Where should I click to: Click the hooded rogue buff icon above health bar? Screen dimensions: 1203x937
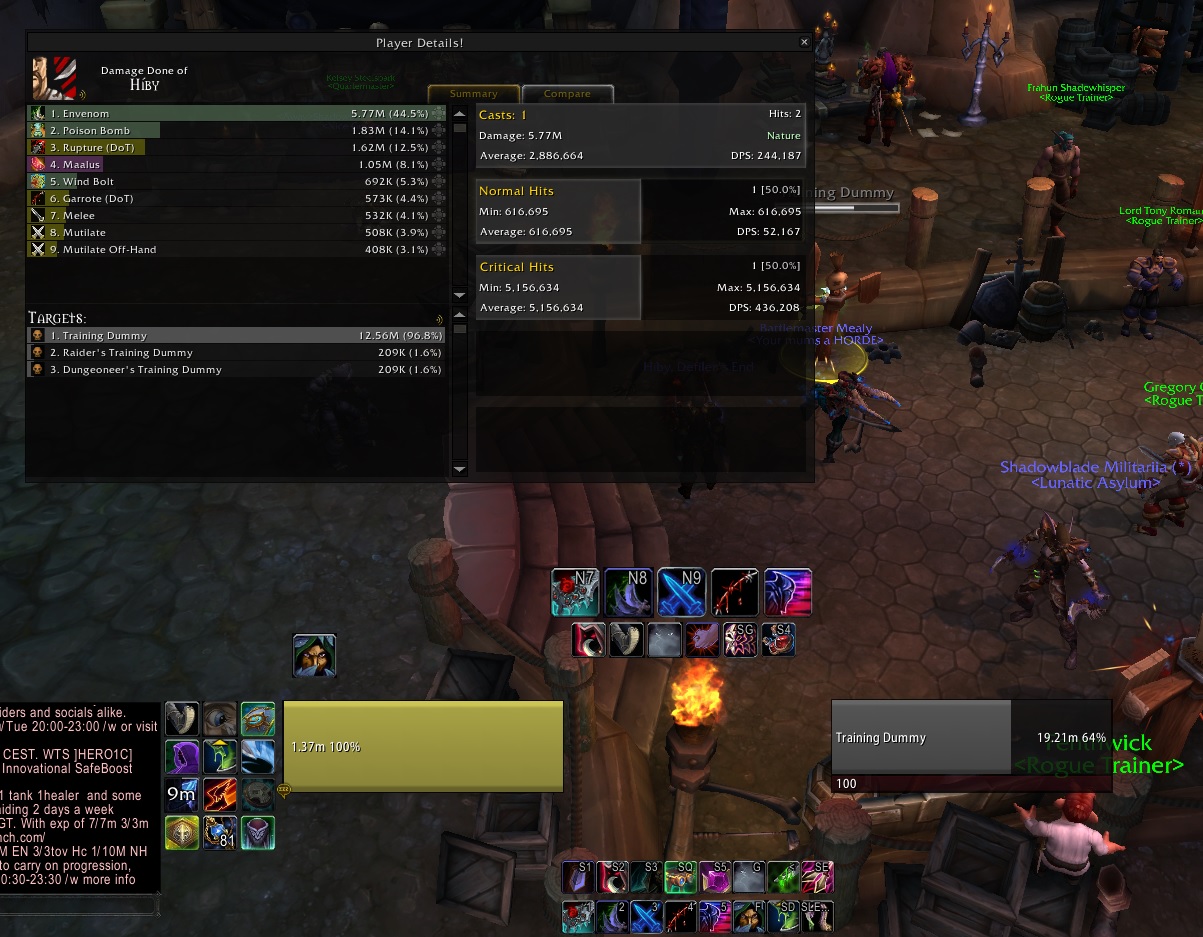[314, 655]
